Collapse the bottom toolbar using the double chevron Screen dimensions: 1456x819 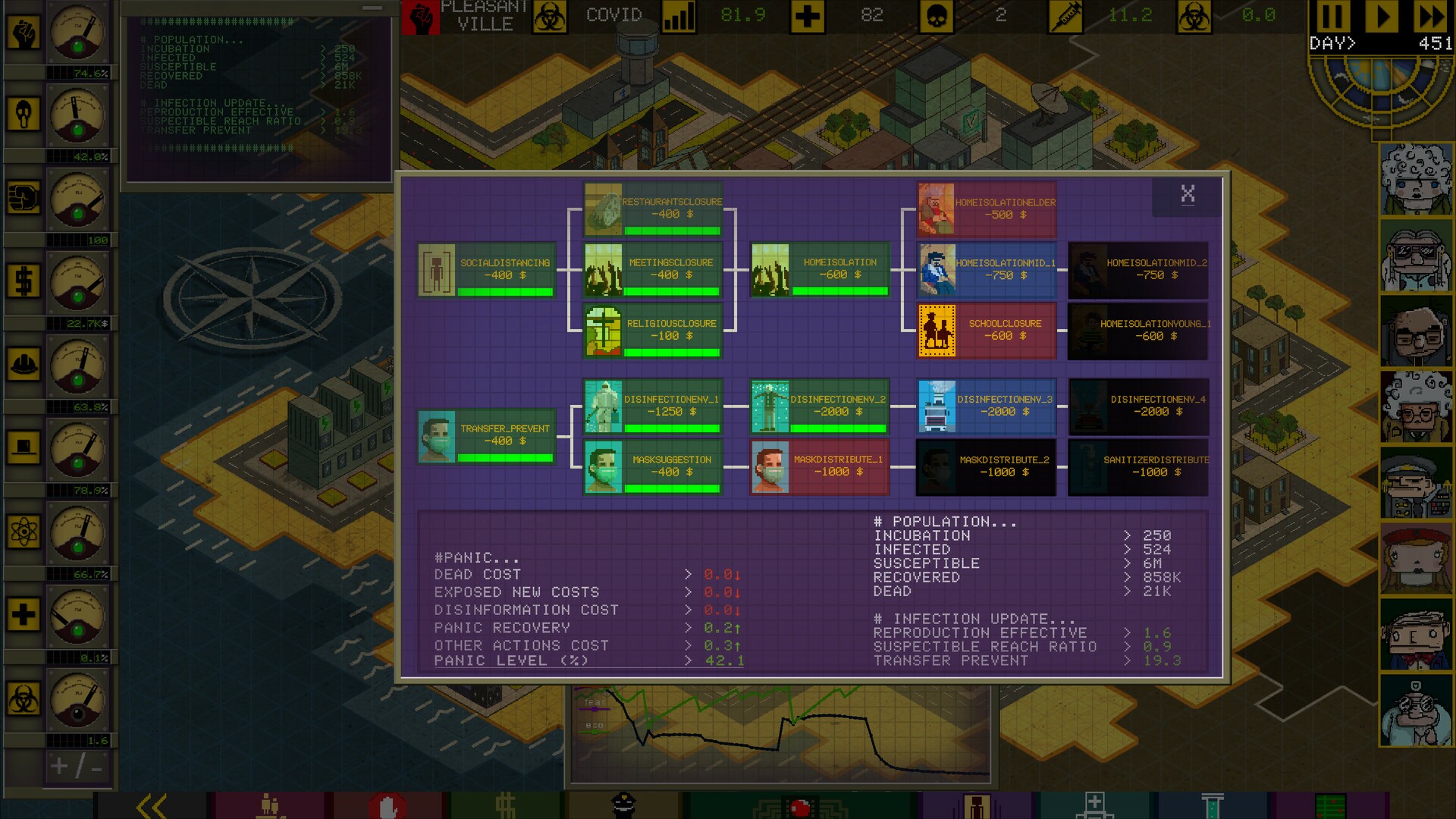pyautogui.click(x=152, y=805)
